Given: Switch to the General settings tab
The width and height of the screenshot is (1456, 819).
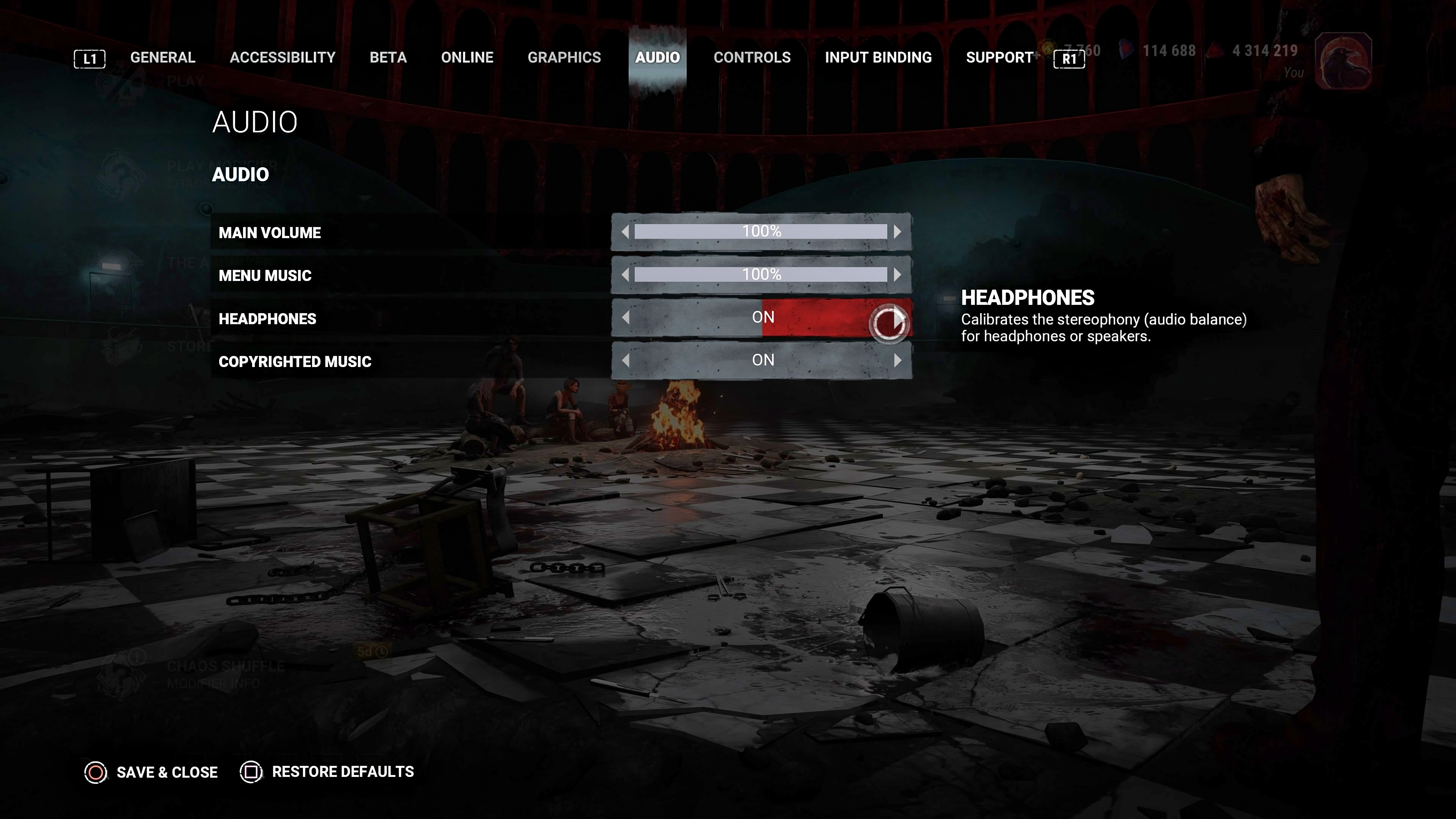Looking at the screenshot, I should pyautogui.click(x=163, y=58).
